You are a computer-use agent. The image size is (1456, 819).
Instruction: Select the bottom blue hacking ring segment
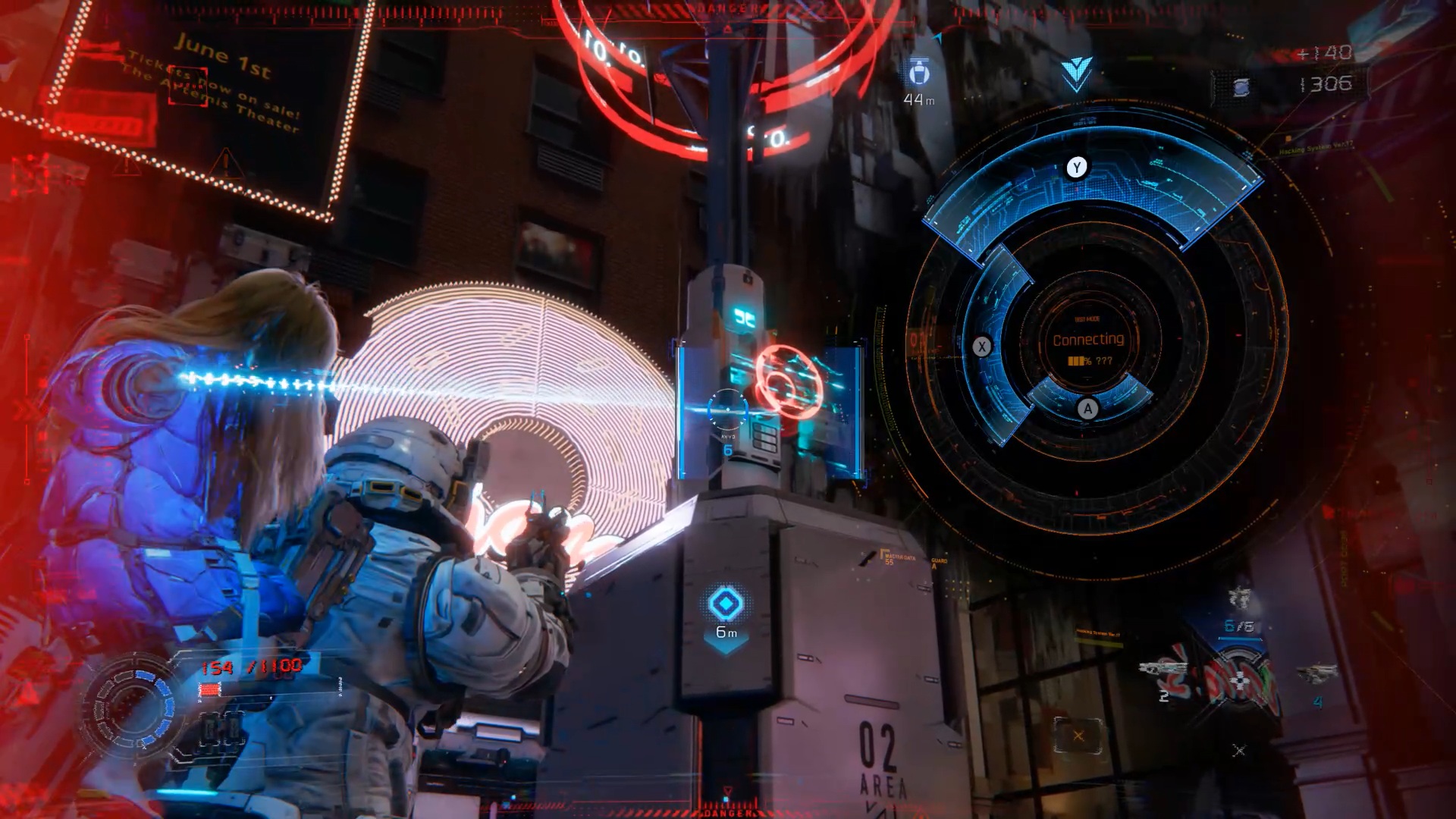(x=1089, y=400)
